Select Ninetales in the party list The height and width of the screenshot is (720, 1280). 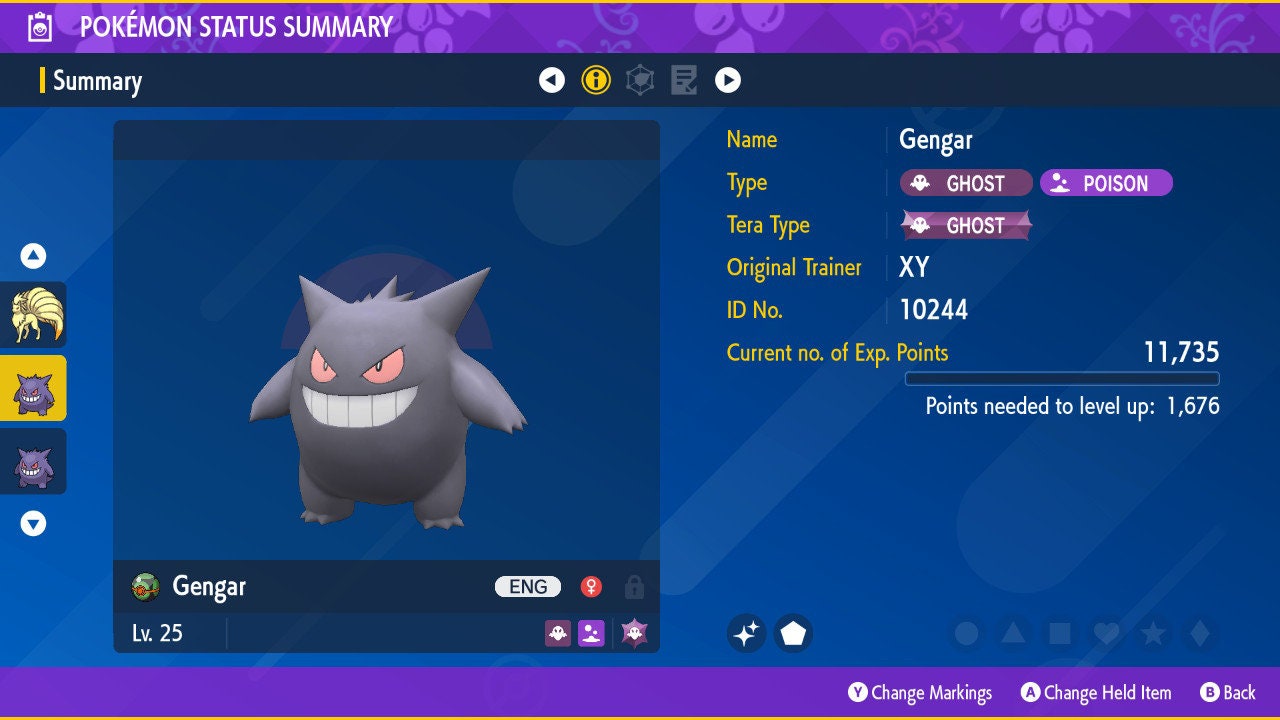point(33,315)
